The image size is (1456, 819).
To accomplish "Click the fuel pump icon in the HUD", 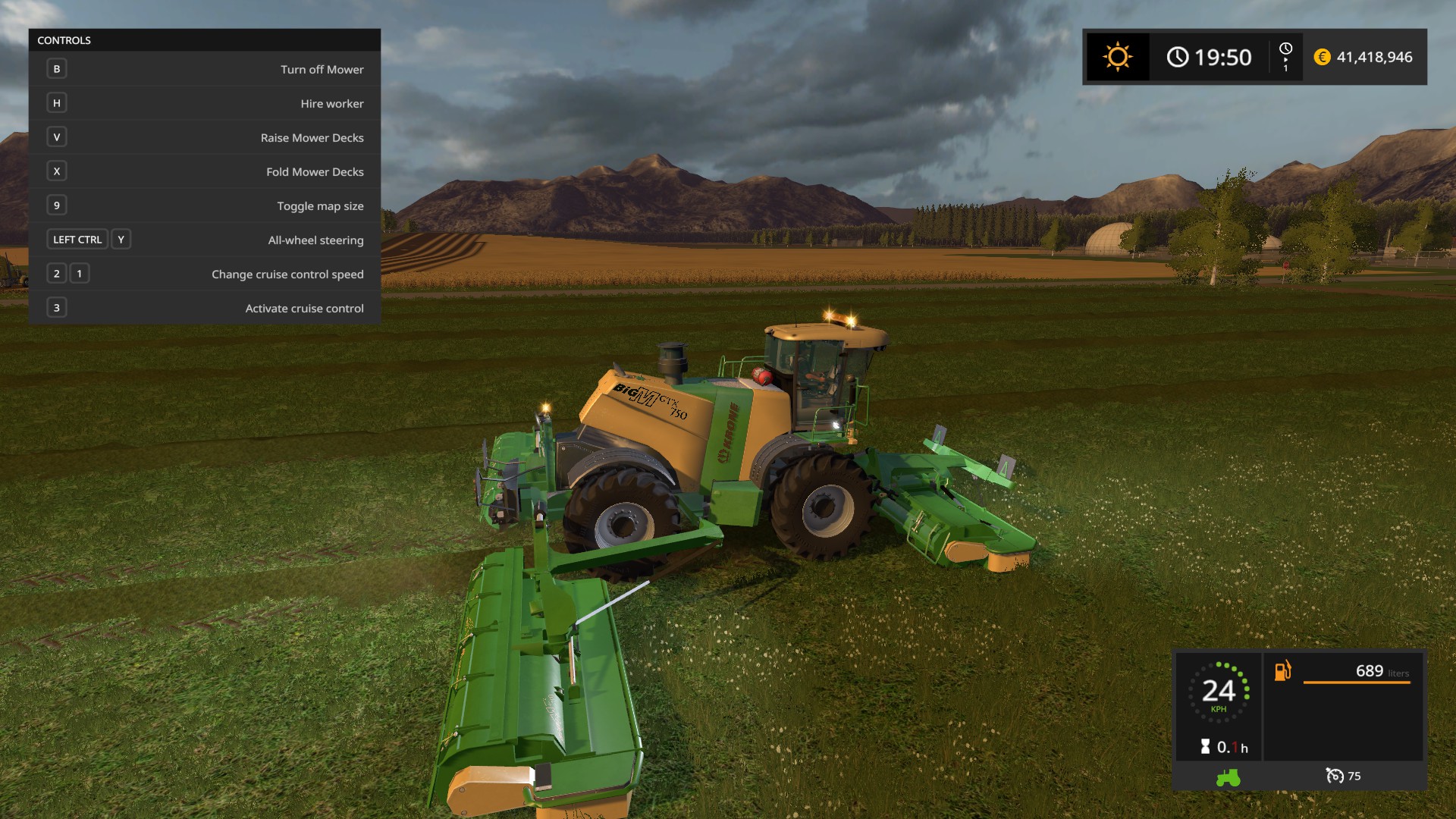I will pos(1282,671).
